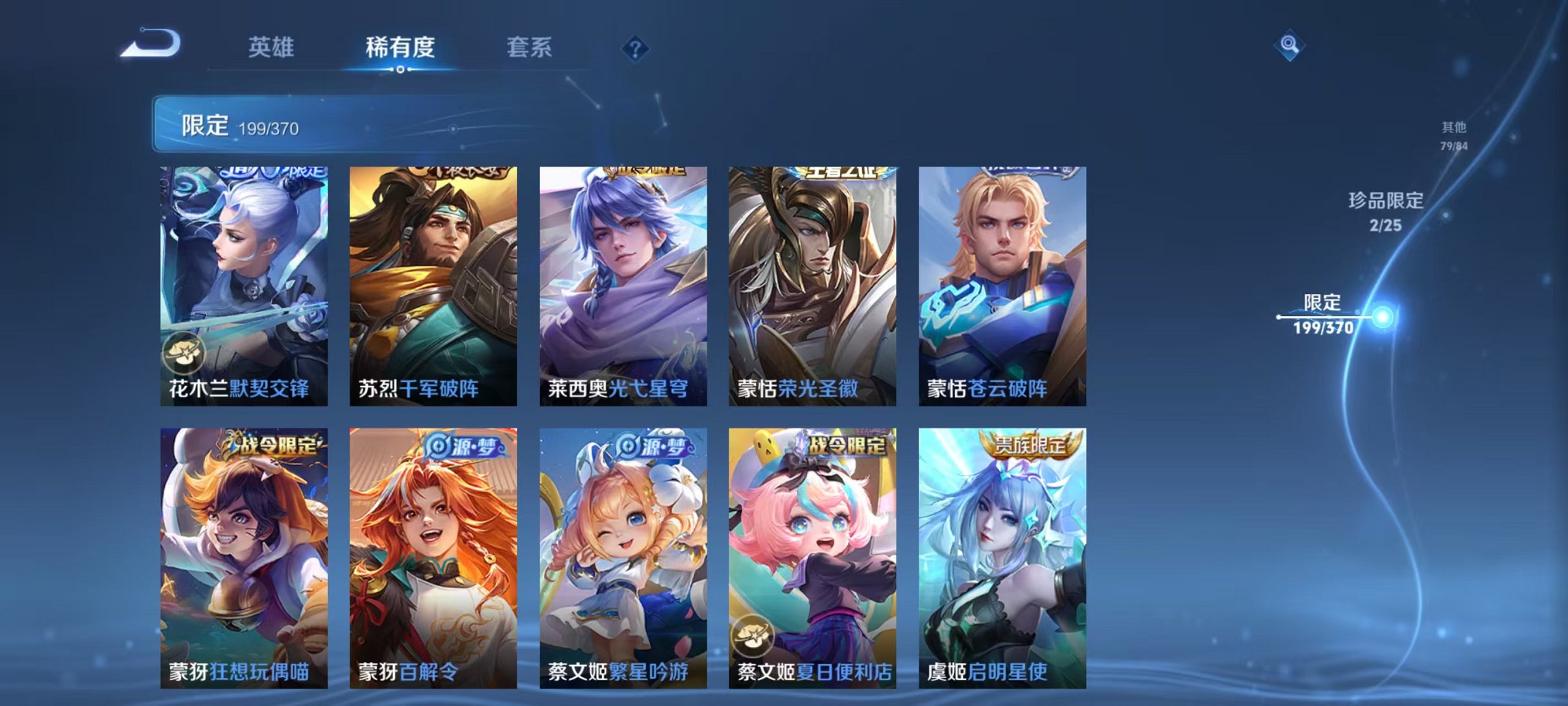Switch to the 套系 tab
Screen dimensions: 1568x706
click(531, 47)
